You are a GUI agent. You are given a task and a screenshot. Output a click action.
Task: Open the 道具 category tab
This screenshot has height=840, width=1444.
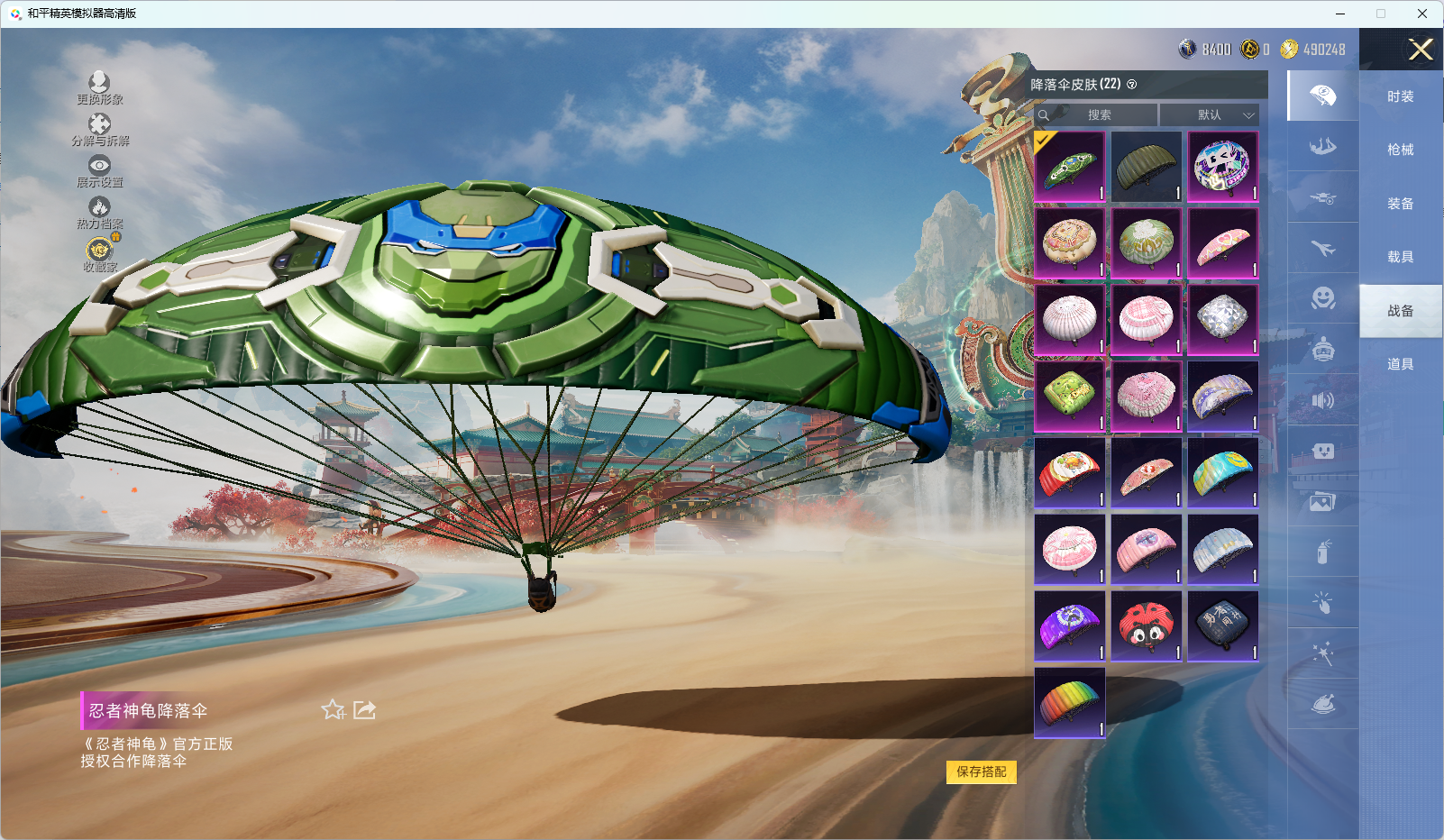1400,364
